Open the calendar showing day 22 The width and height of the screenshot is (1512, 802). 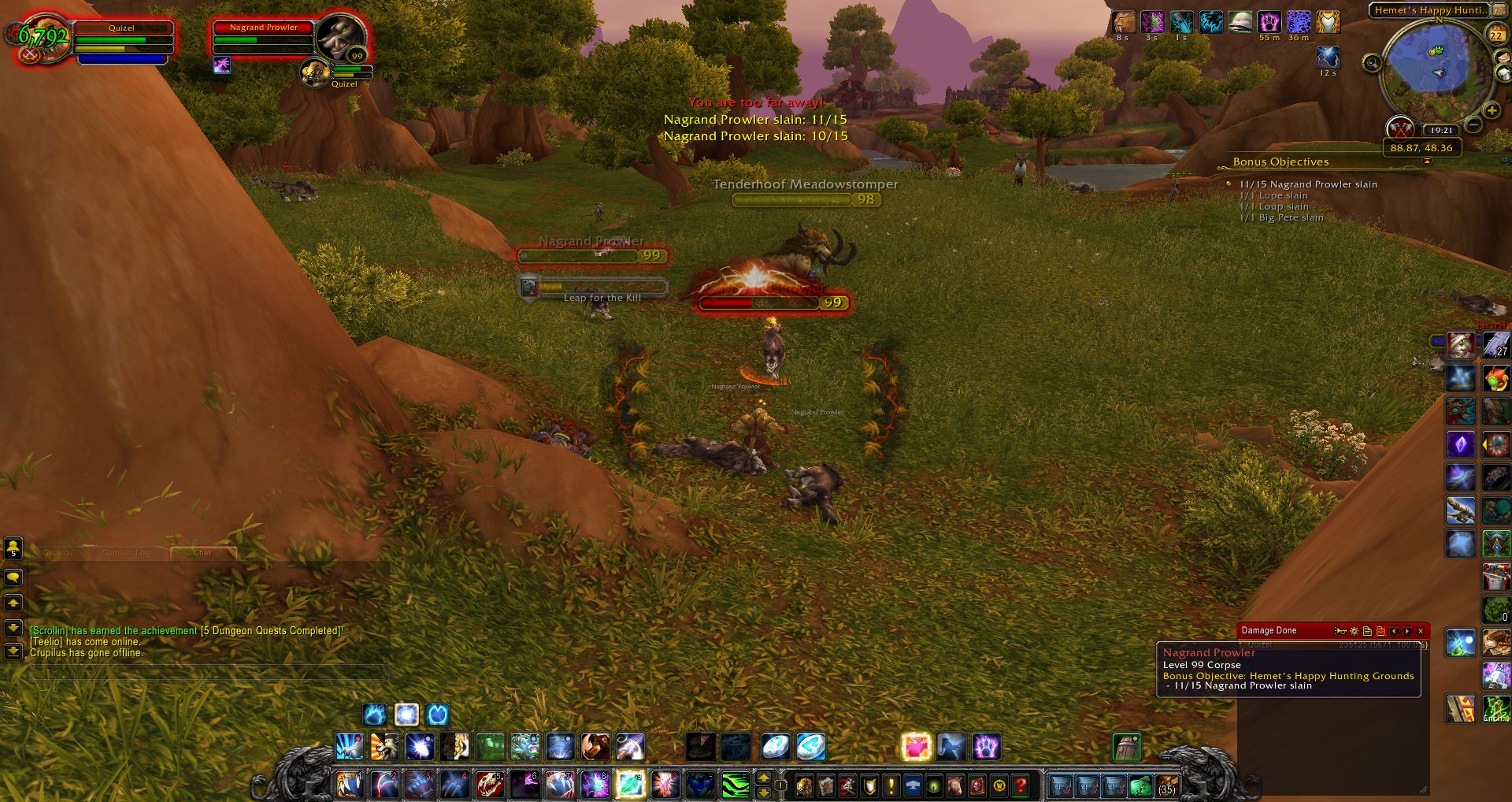pyautogui.click(x=1495, y=35)
